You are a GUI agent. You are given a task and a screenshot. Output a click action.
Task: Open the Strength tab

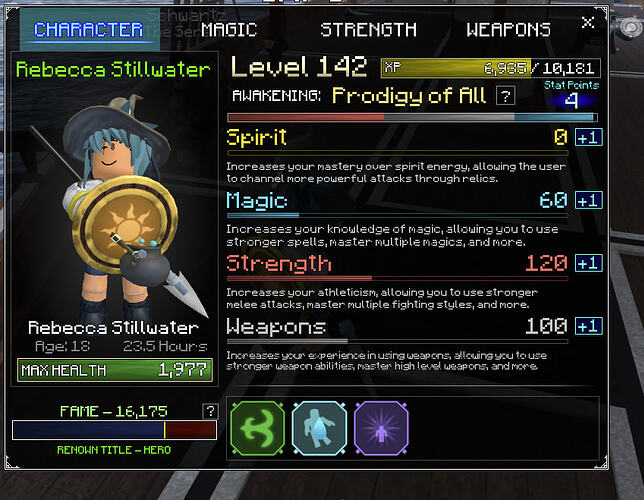367,29
